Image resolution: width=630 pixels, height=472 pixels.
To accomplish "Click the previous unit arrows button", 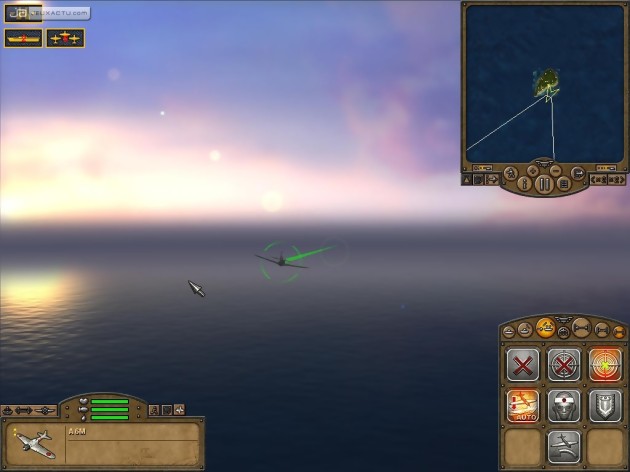I will point(598,180).
